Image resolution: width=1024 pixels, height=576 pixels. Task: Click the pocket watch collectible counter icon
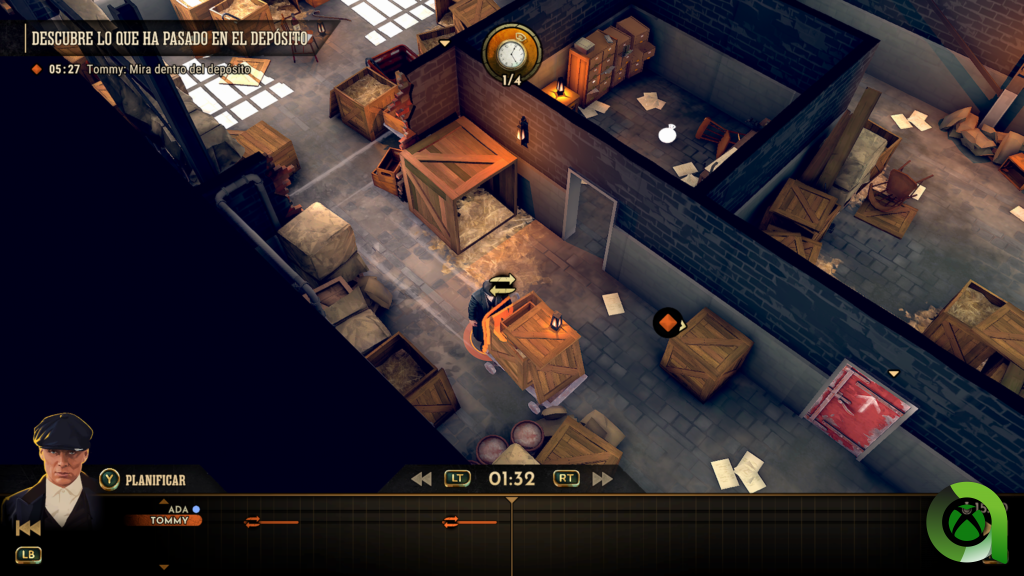512,52
